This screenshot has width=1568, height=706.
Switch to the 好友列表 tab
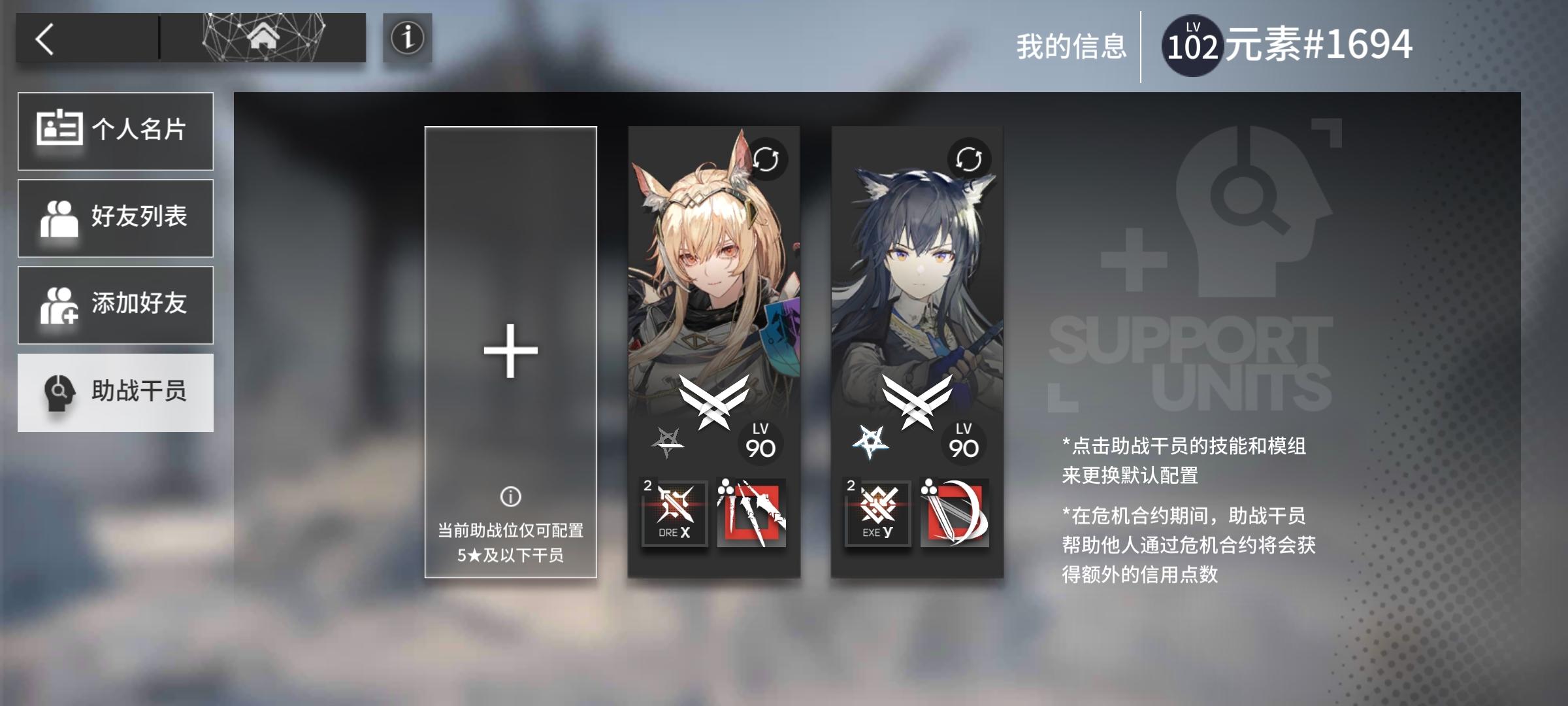click(116, 218)
